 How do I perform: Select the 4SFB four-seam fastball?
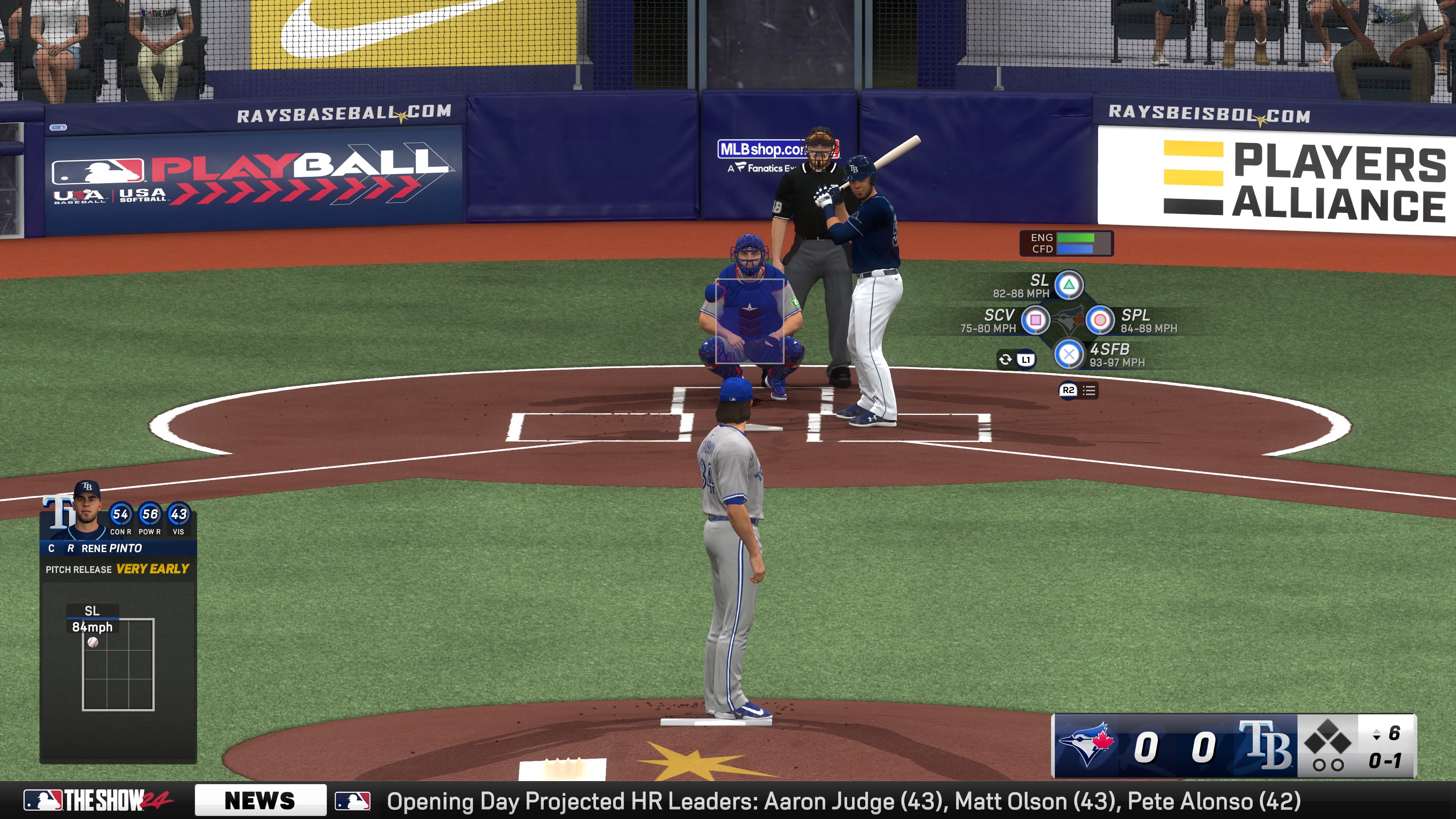pos(1069,355)
